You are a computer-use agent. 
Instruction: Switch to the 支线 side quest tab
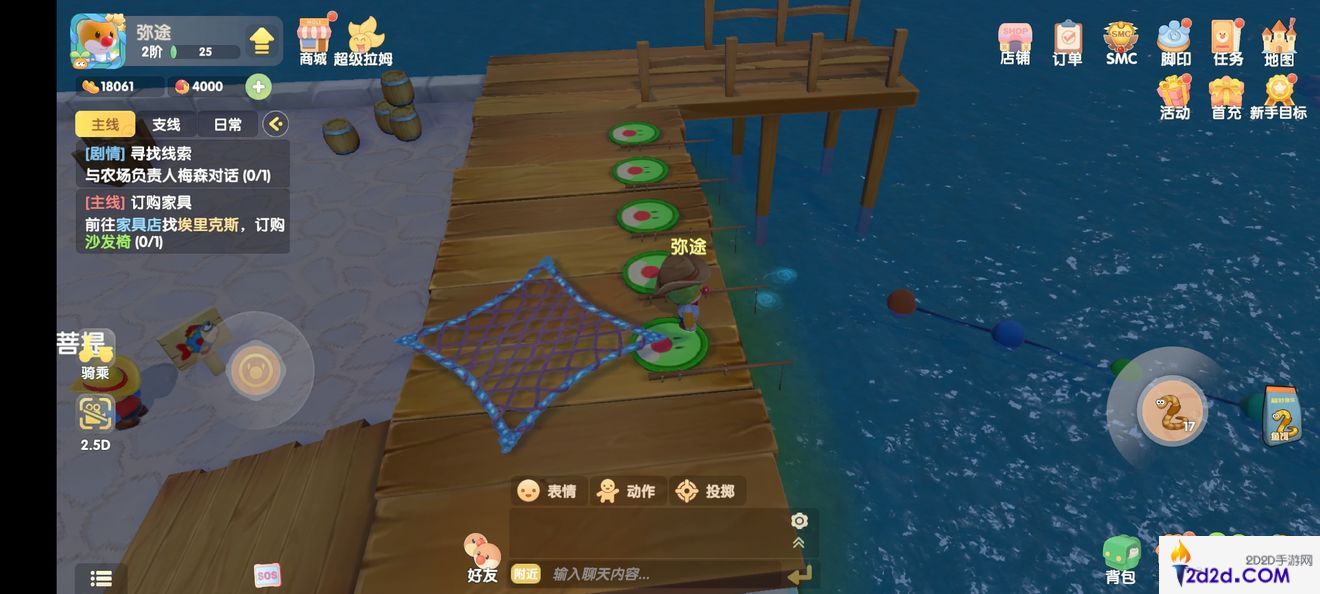tap(166, 124)
